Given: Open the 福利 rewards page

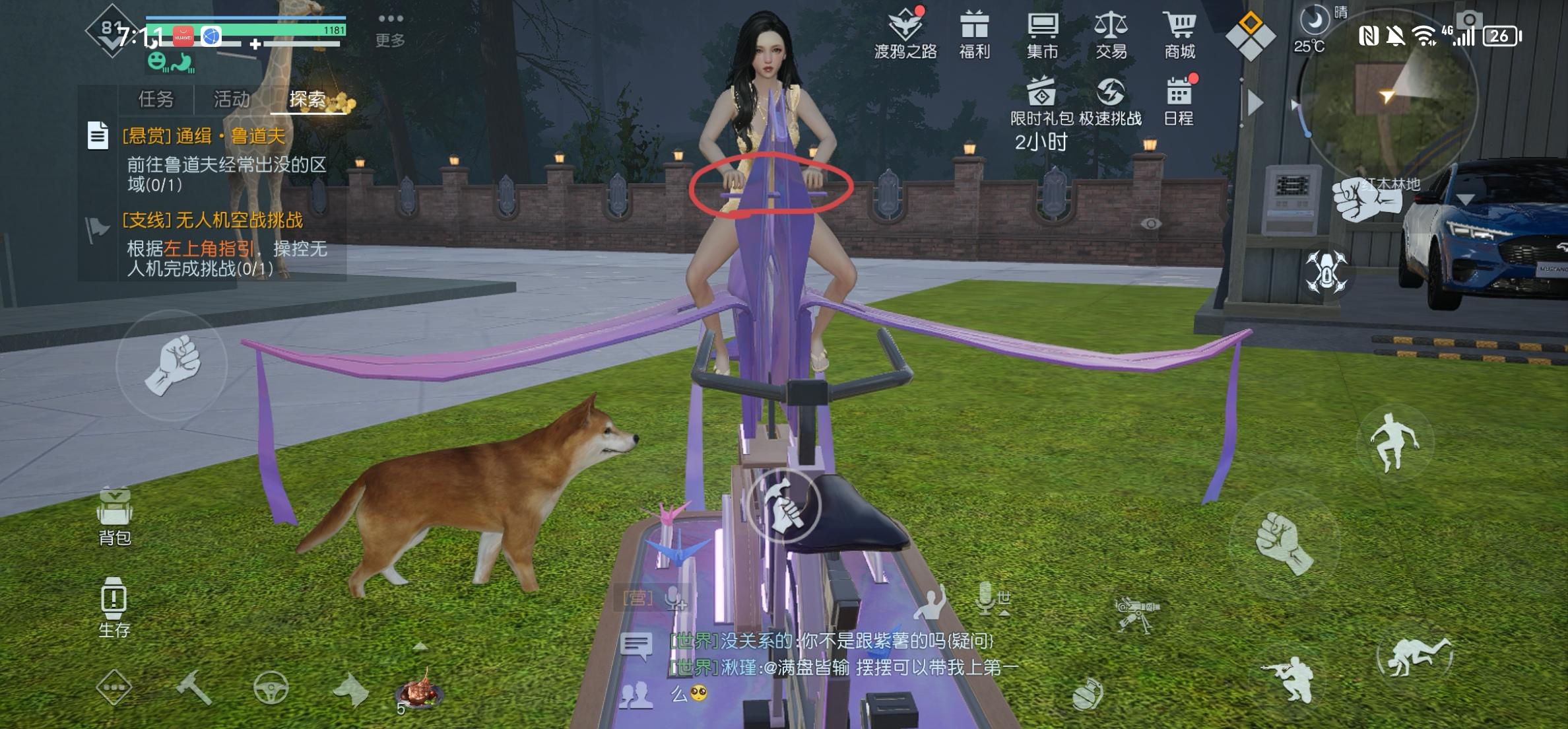Looking at the screenshot, I should point(975,30).
